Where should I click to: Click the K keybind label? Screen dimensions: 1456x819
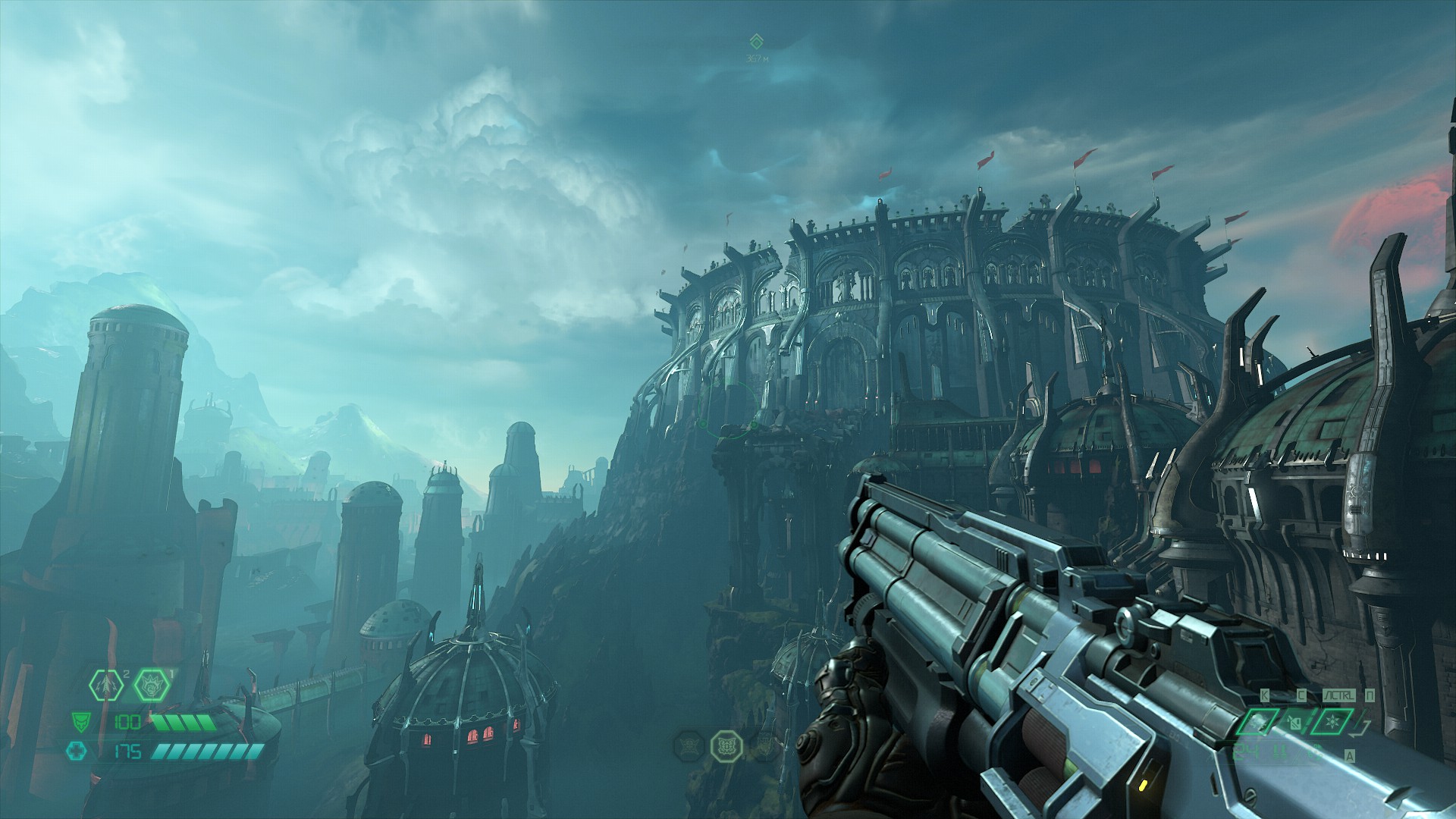(1264, 695)
